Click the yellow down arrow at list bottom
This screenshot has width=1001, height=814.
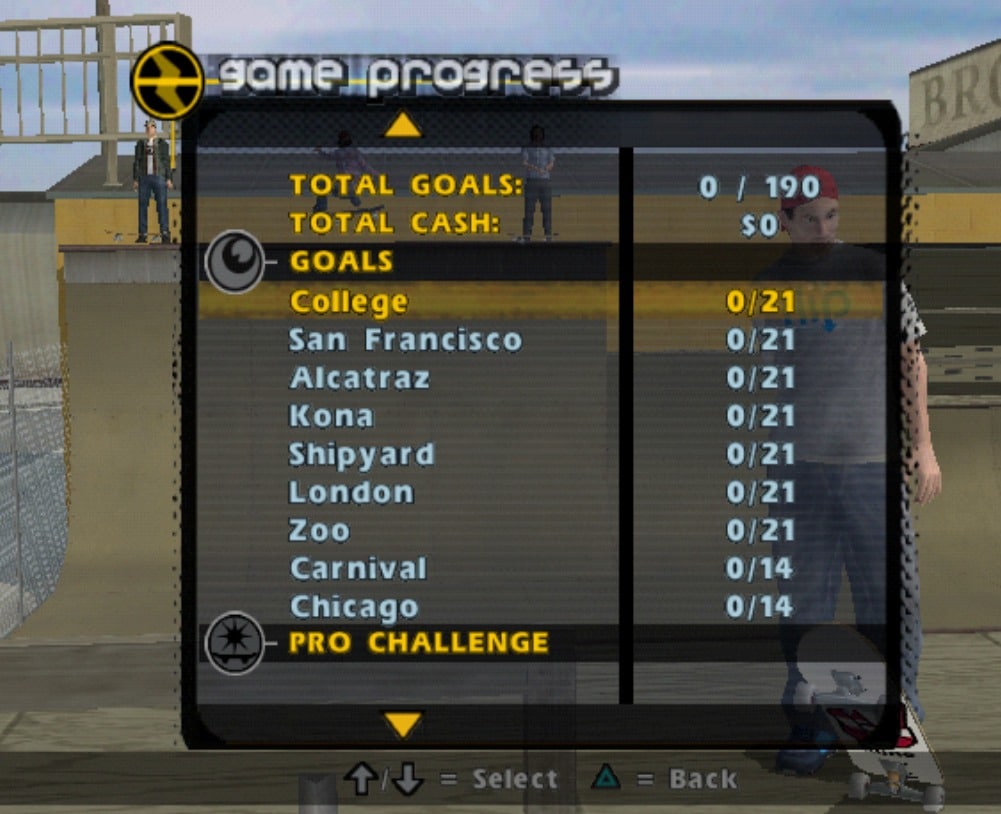(x=403, y=724)
